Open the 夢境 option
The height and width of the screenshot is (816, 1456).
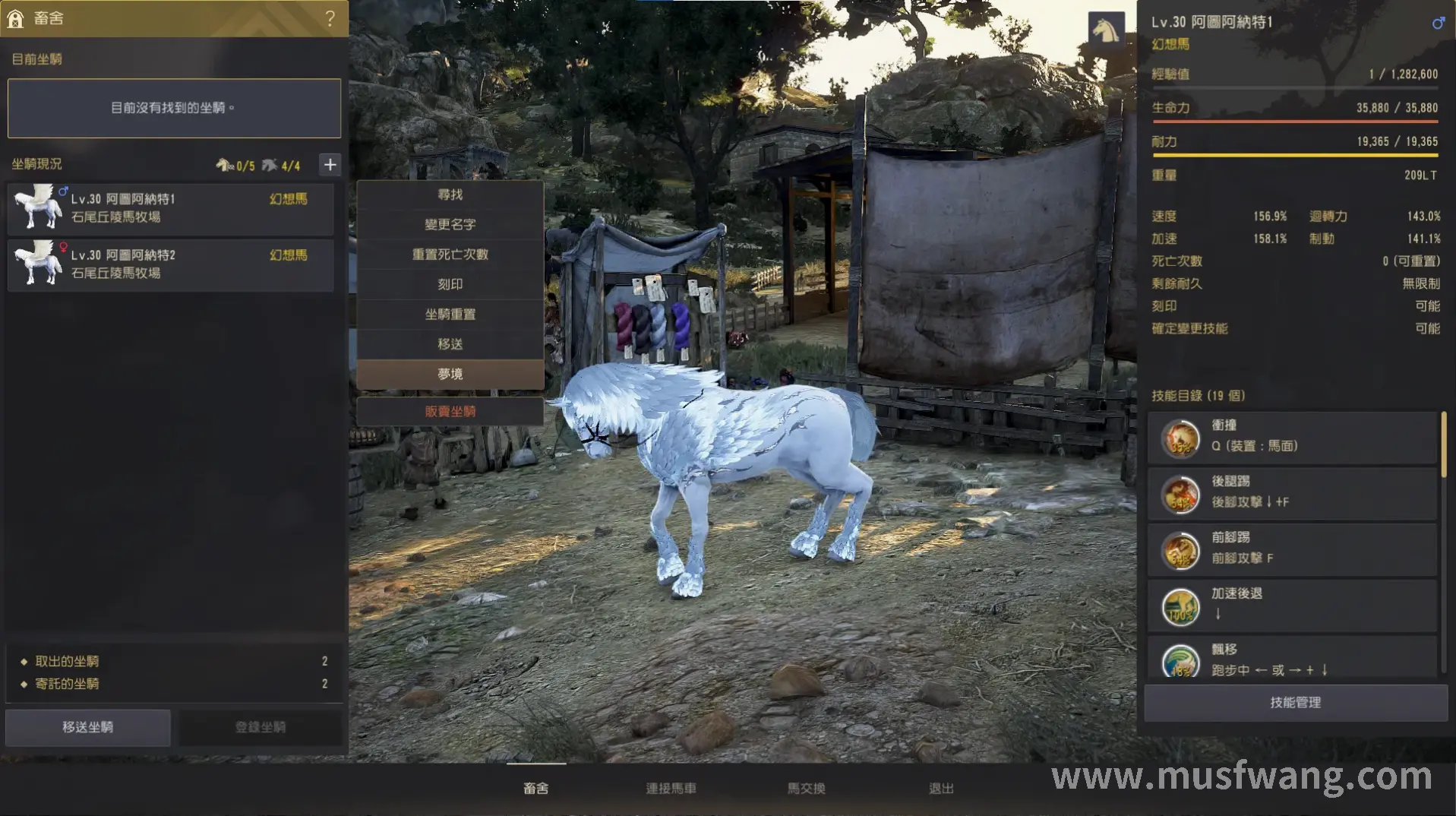pyautogui.click(x=450, y=374)
